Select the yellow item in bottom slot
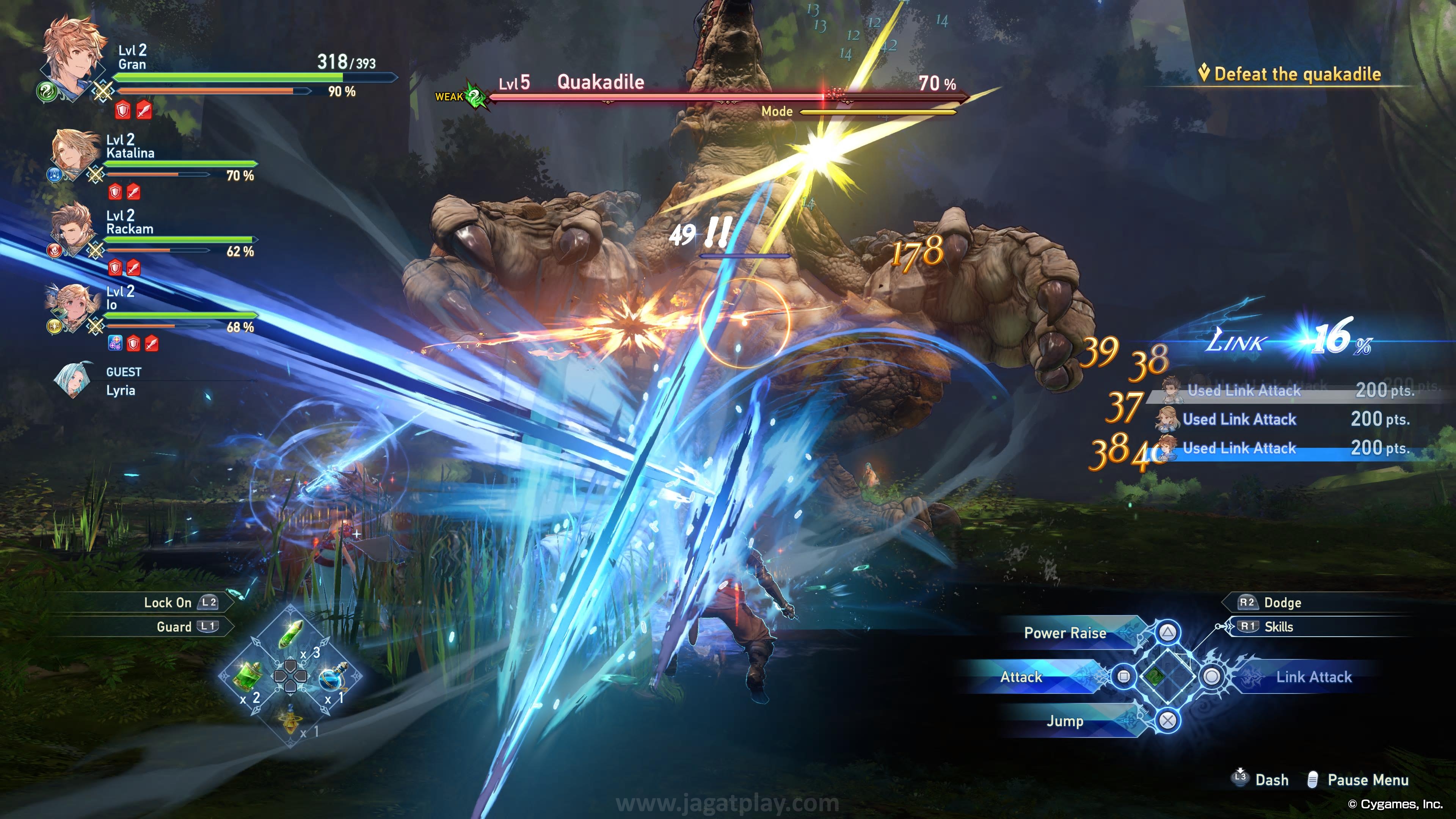 290,720
